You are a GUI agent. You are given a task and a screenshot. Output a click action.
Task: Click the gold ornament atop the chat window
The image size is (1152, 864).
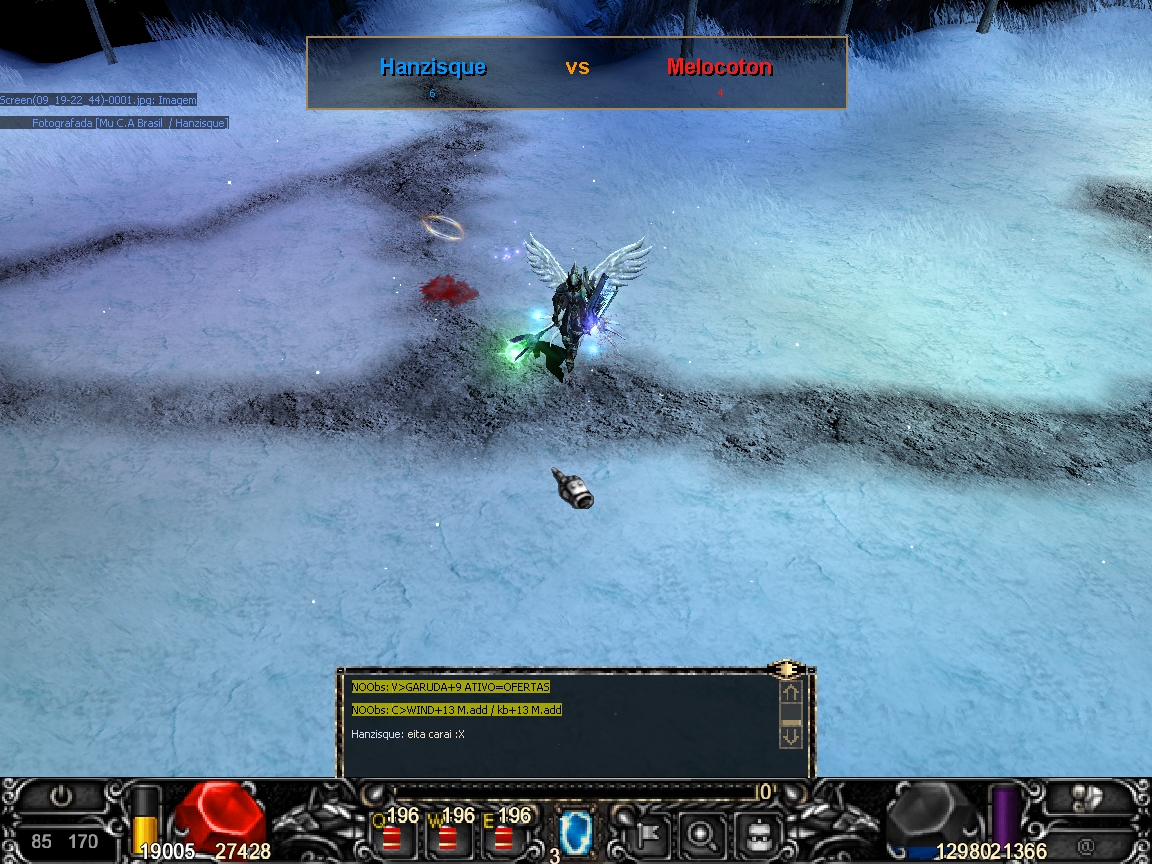click(788, 668)
